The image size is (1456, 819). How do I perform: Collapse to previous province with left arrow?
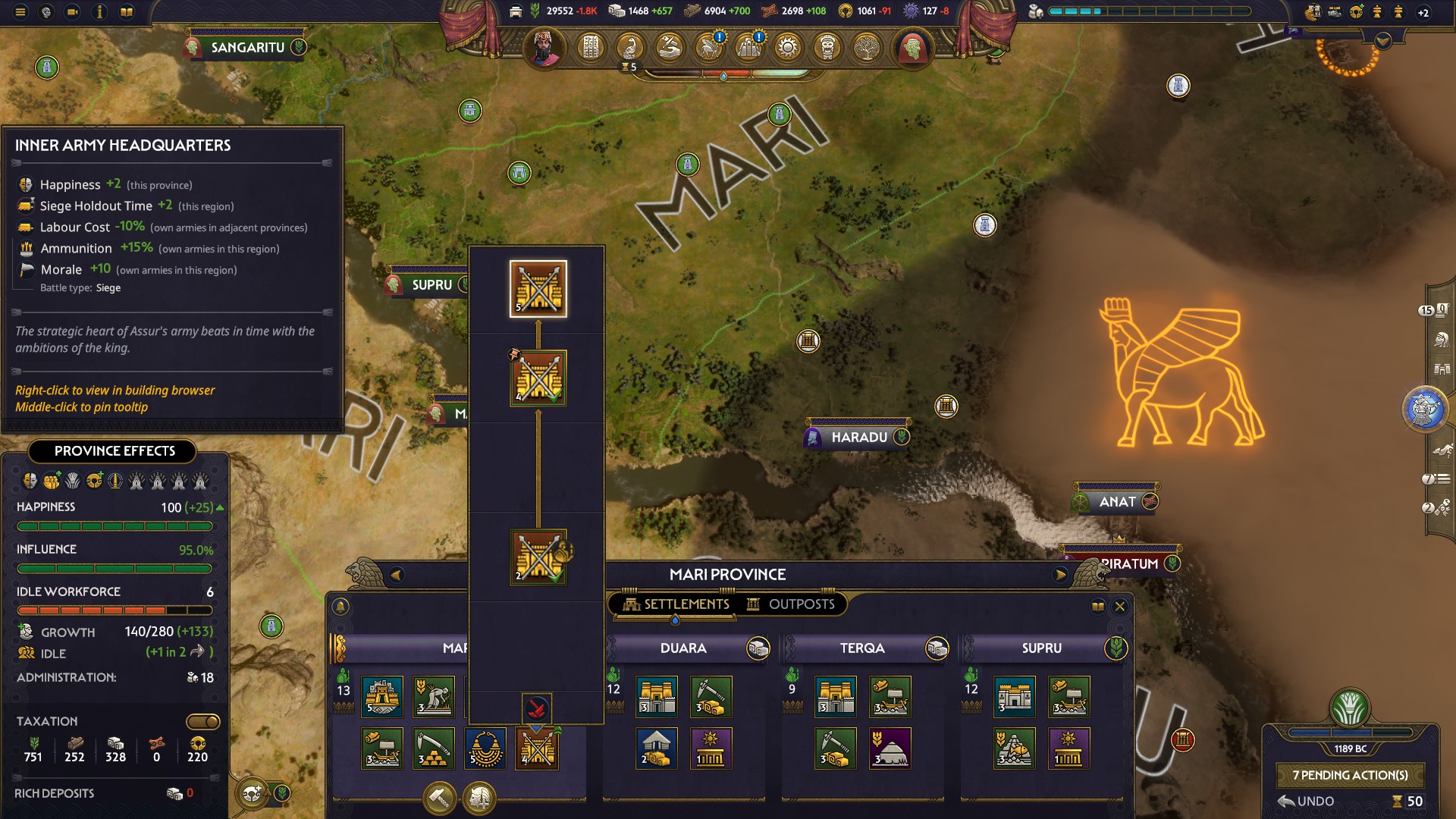point(394,574)
